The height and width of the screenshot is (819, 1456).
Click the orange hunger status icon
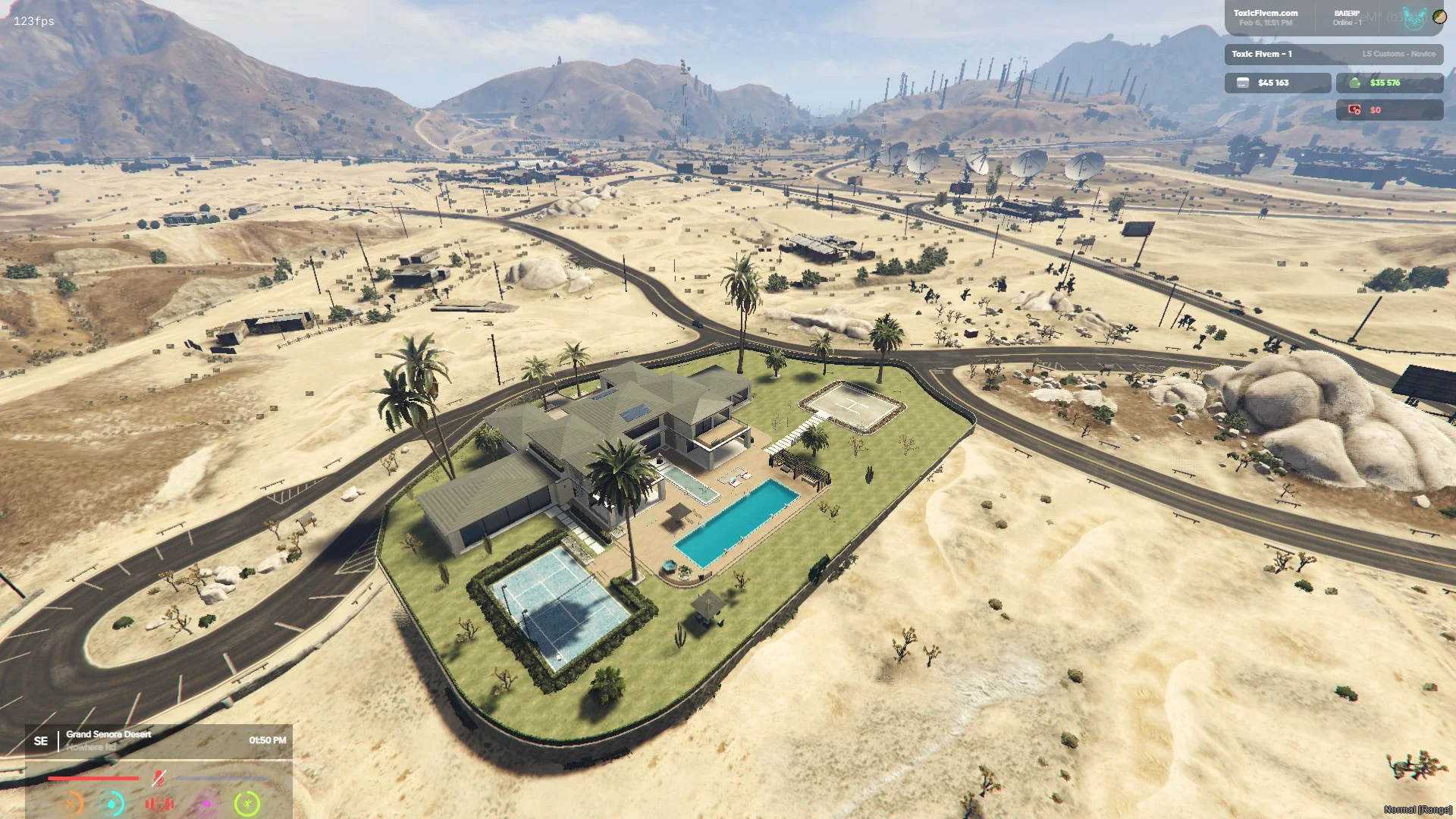(x=71, y=803)
